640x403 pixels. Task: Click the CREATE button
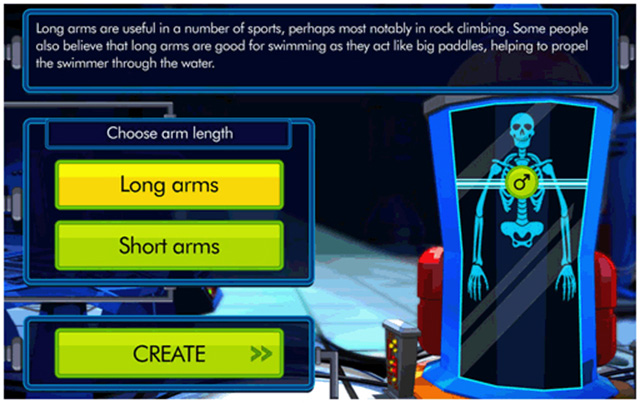(x=169, y=354)
